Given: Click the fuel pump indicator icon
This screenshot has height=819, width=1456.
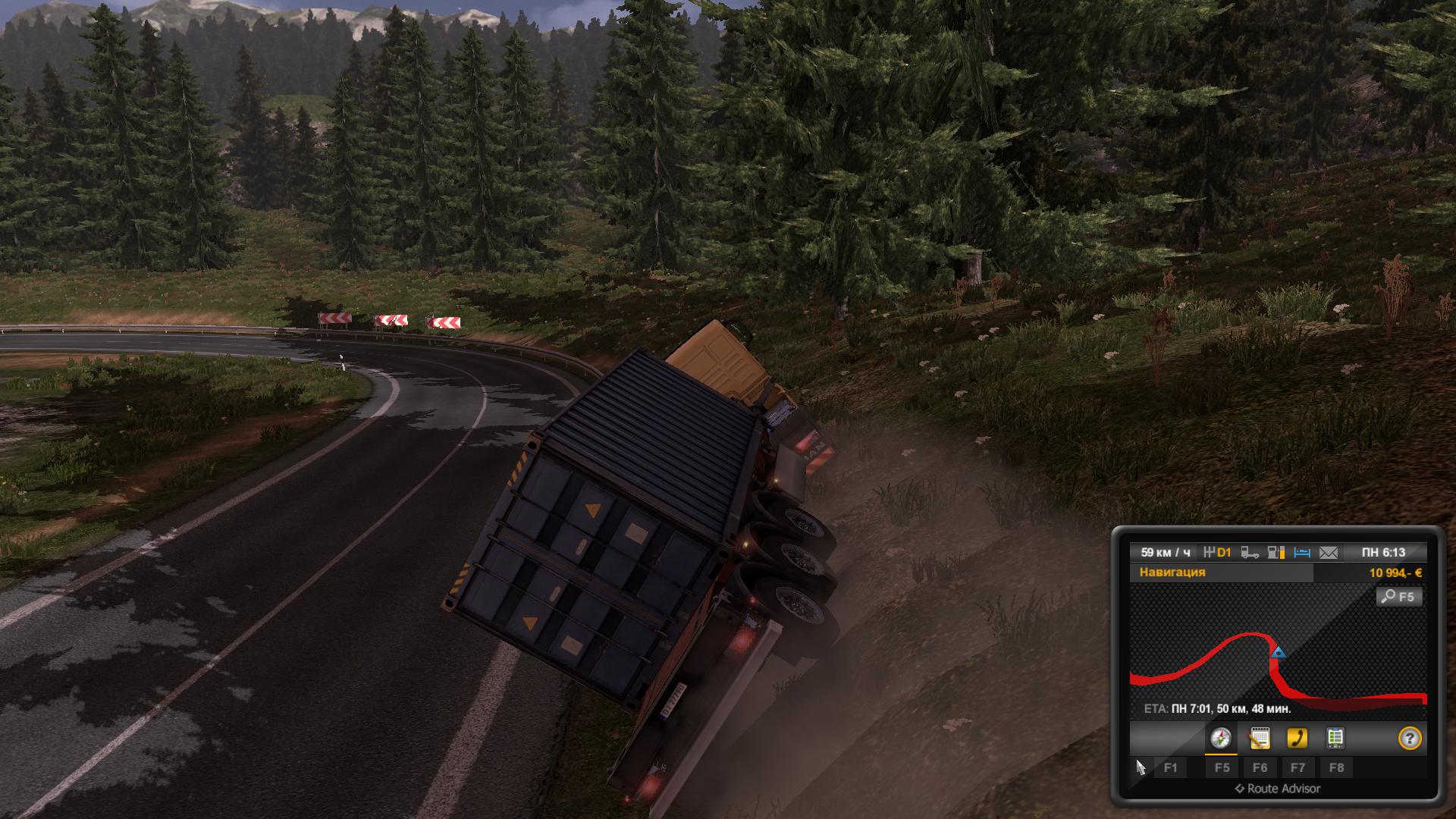Looking at the screenshot, I should click(1276, 553).
